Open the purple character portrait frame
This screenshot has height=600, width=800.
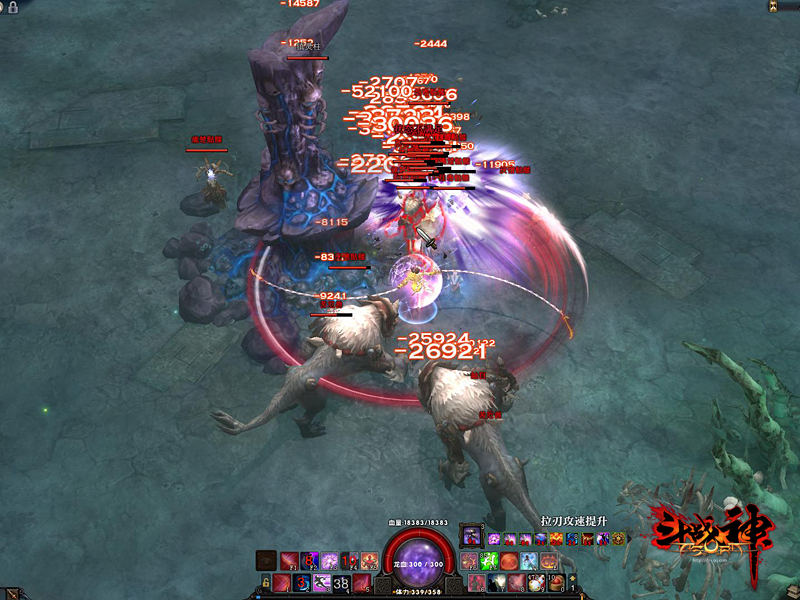coord(471,536)
